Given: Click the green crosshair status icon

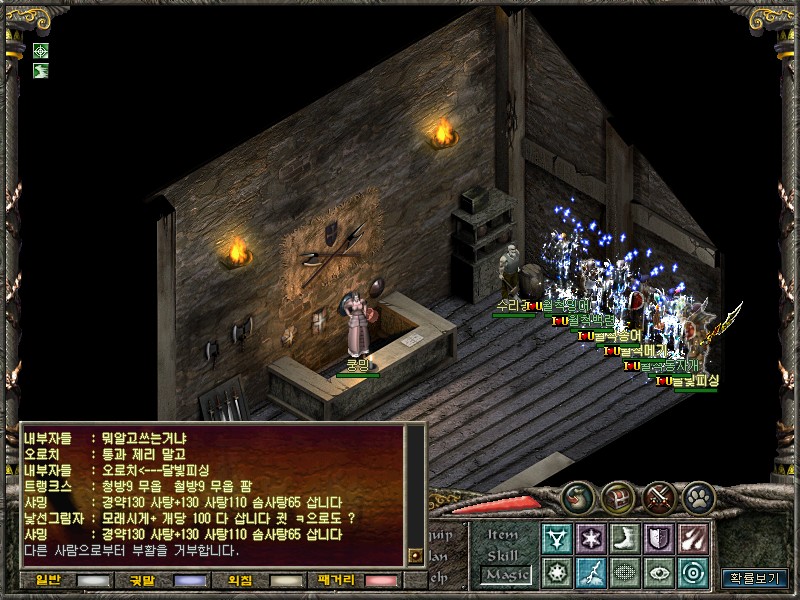Looking at the screenshot, I should point(40,51).
